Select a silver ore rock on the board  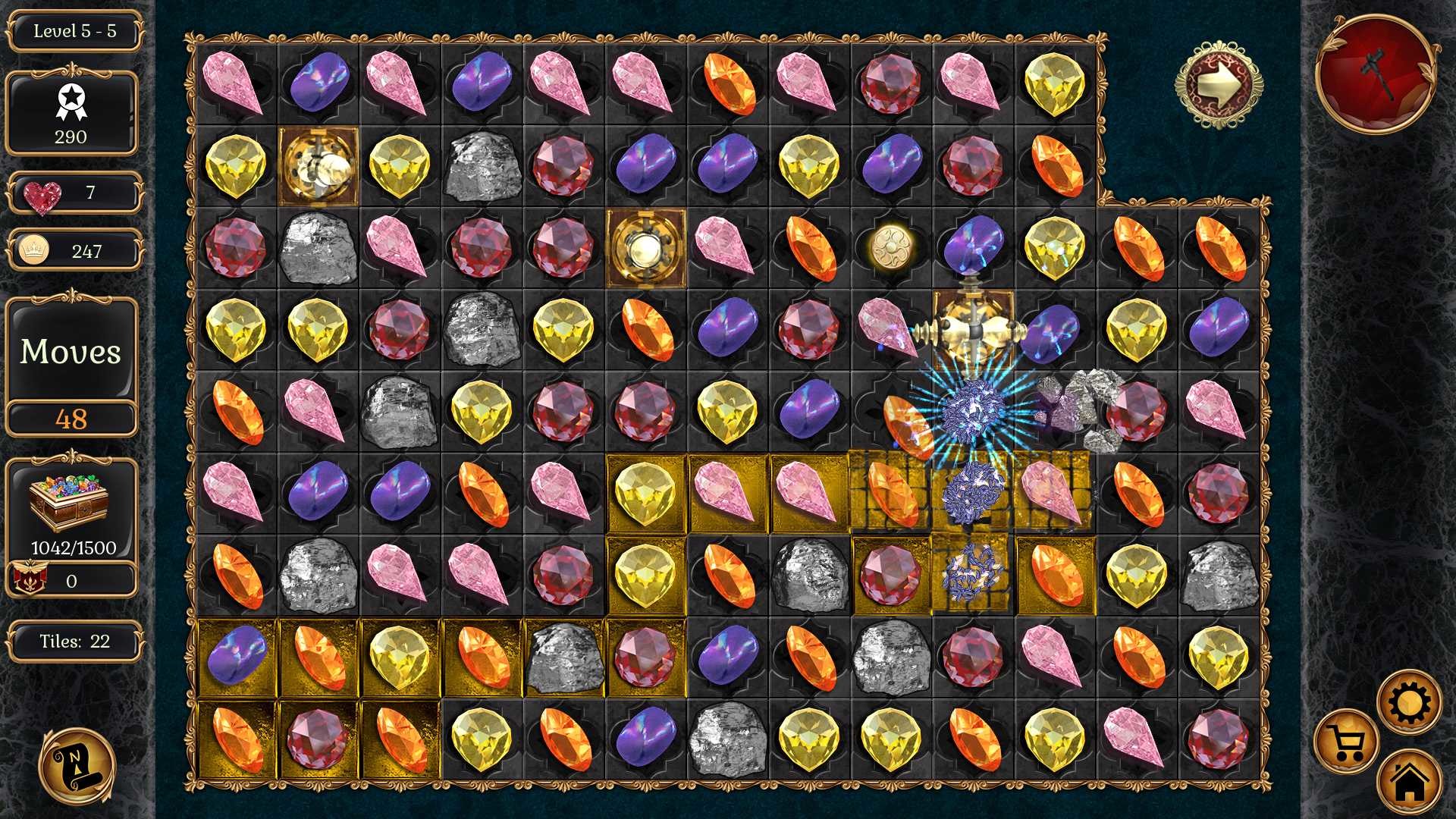point(482,167)
